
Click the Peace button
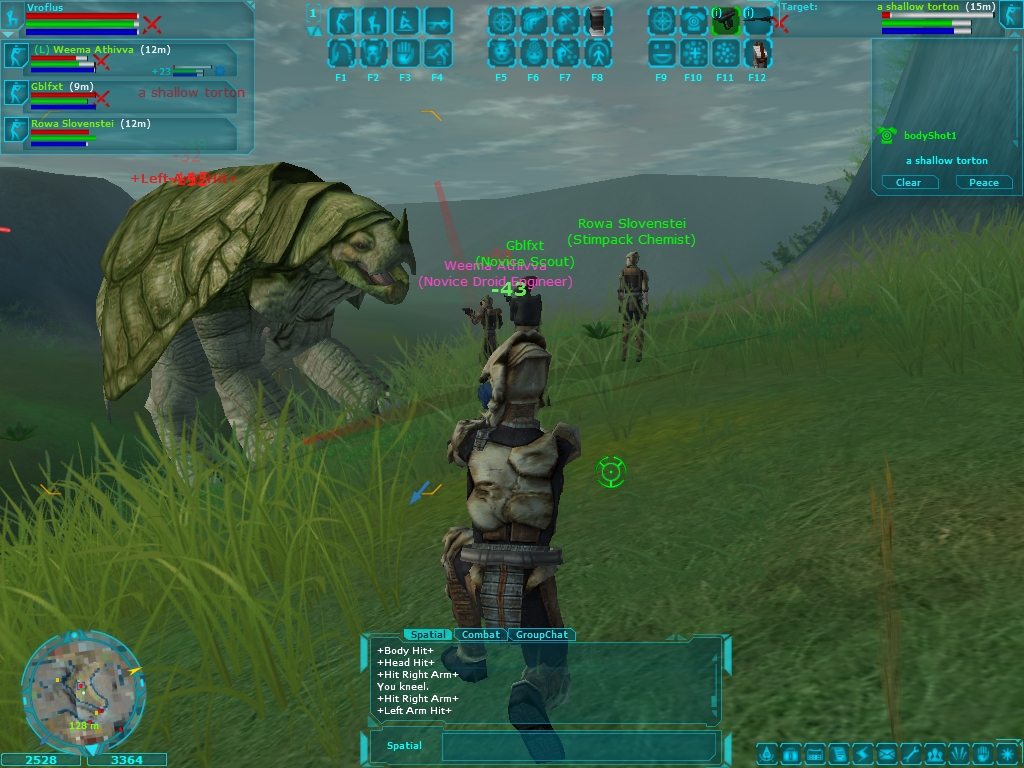(x=984, y=182)
